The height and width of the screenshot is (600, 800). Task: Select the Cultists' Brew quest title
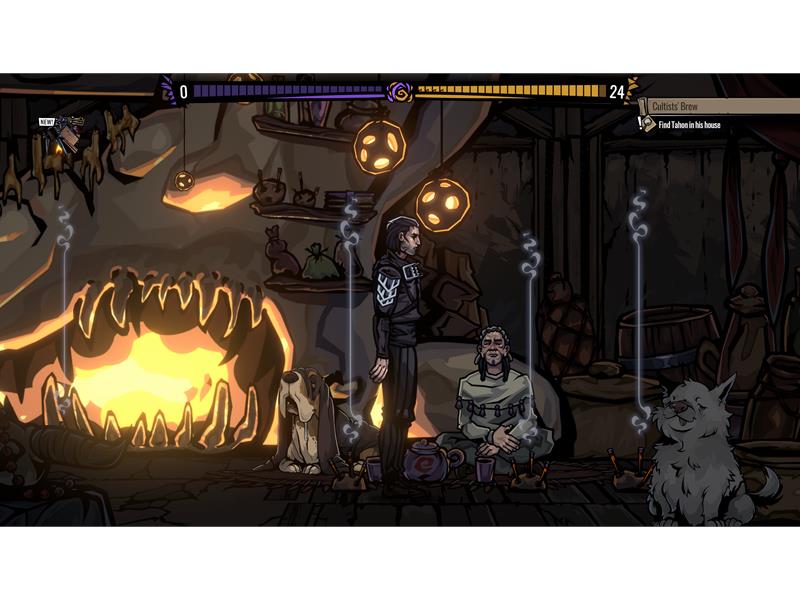tap(676, 106)
